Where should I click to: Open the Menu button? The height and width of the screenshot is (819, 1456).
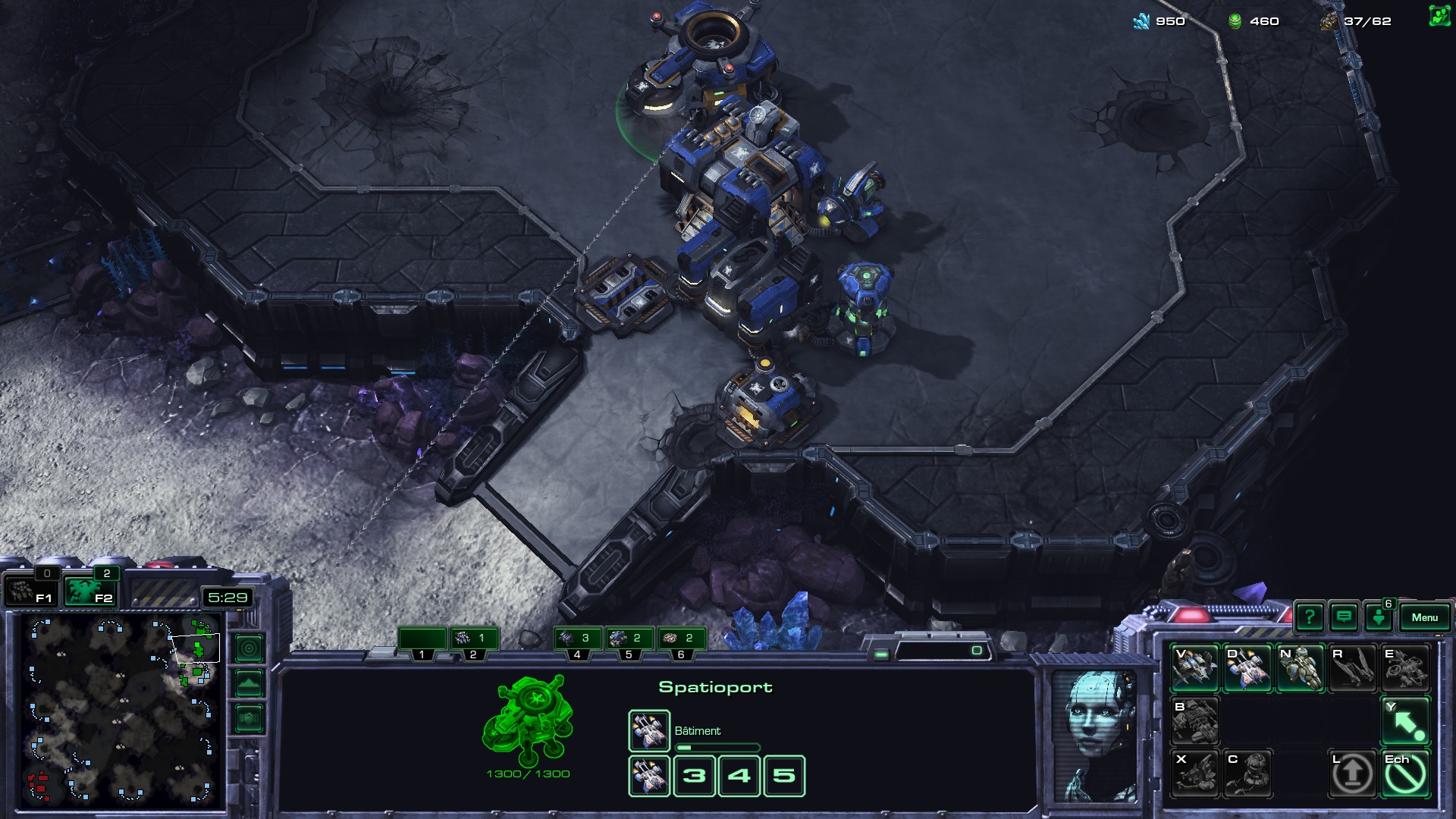pyautogui.click(x=1425, y=617)
